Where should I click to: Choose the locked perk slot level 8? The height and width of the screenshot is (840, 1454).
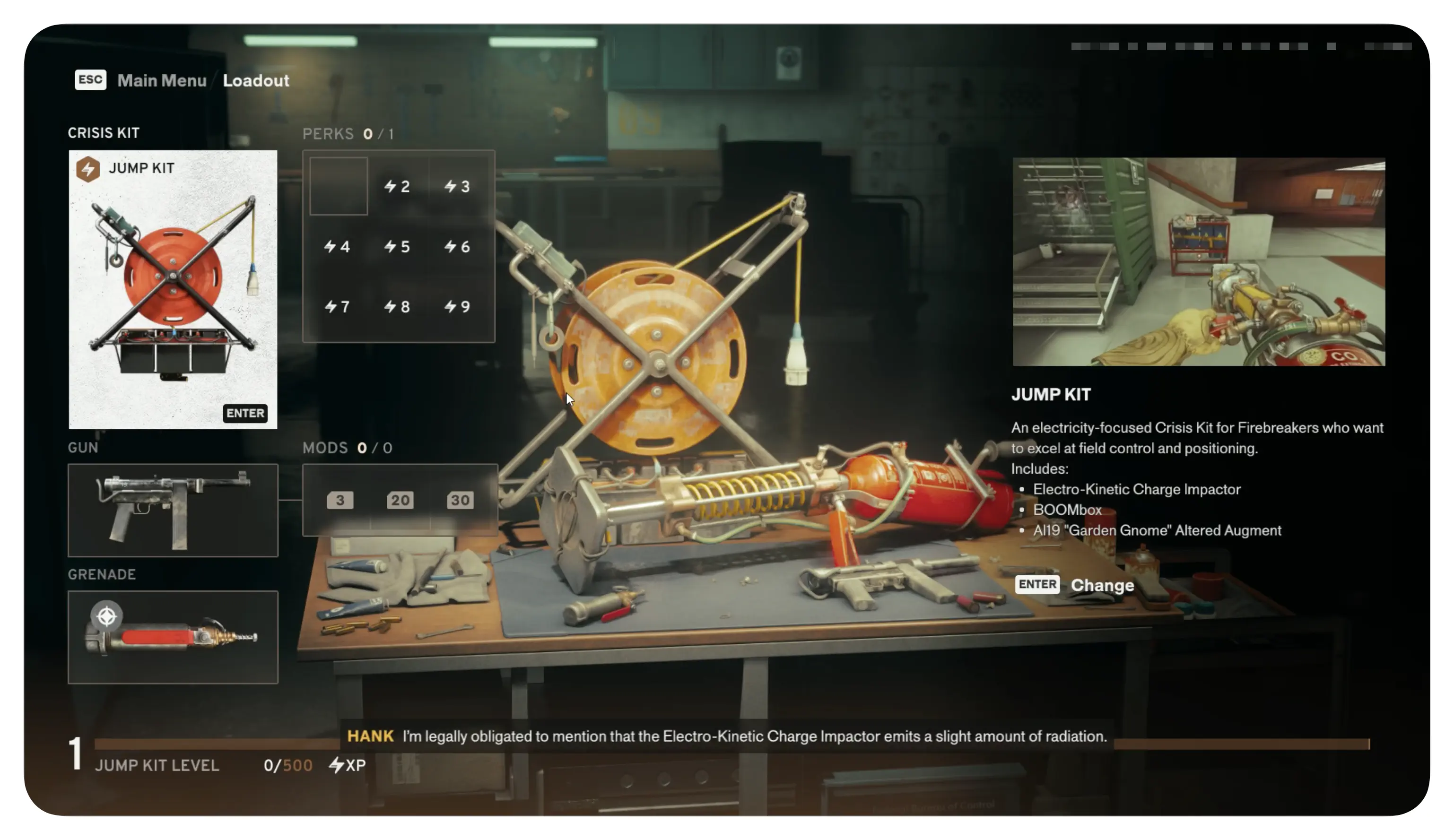[398, 306]
